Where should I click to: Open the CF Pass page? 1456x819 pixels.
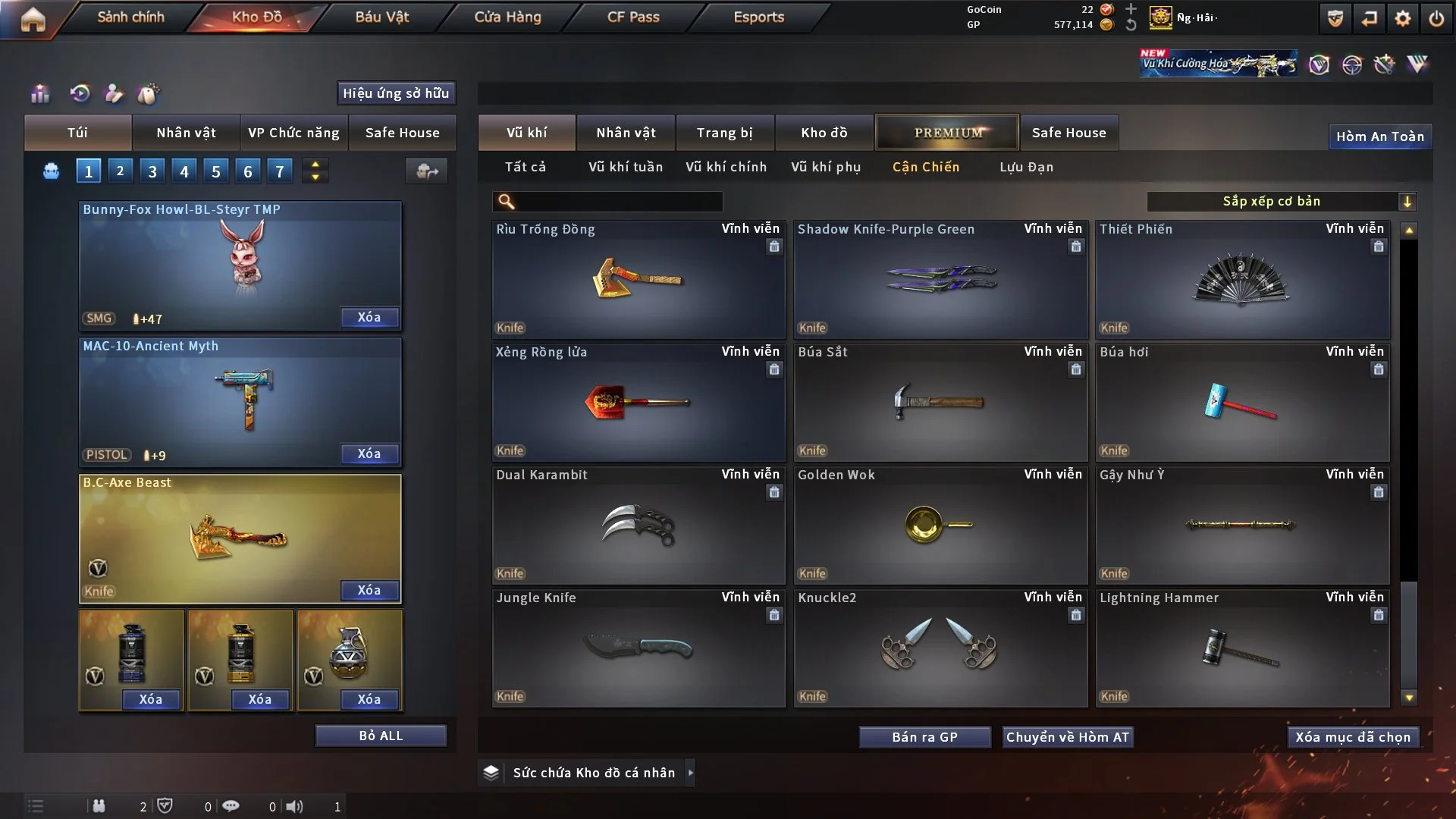click(x=633, y=17)
